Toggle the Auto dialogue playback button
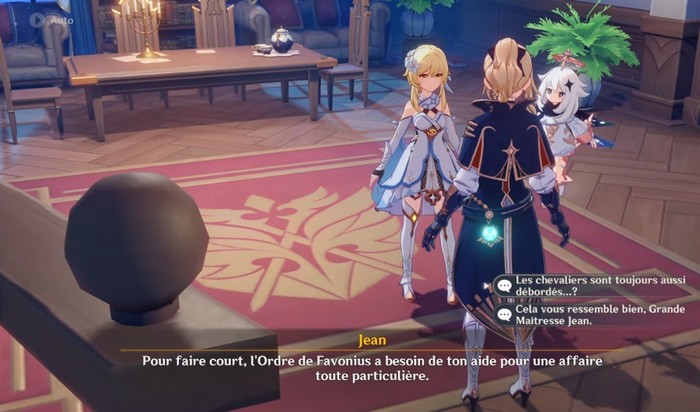 [50, 19]
